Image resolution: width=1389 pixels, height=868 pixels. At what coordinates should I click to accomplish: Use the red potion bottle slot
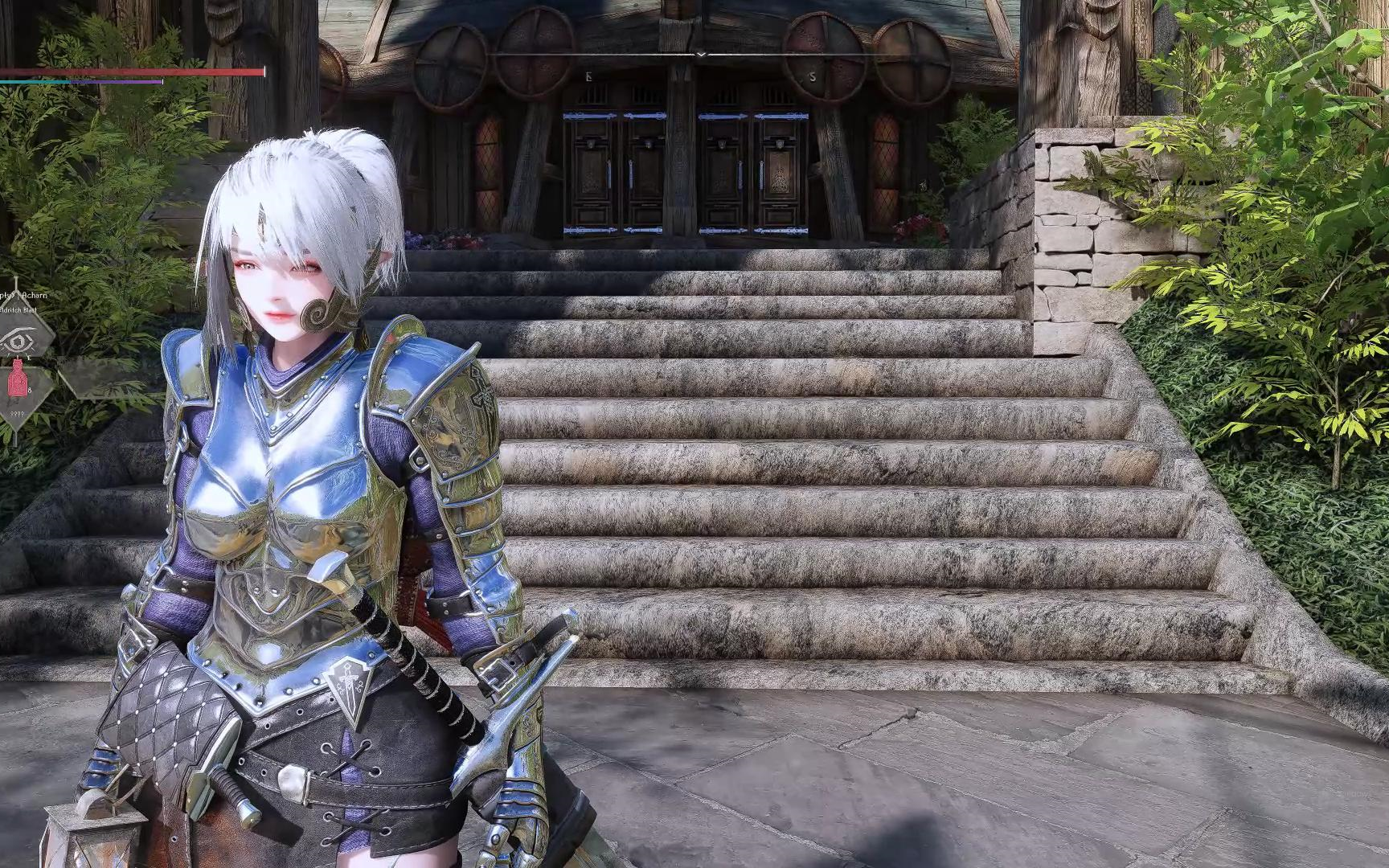tap(18, 382)
